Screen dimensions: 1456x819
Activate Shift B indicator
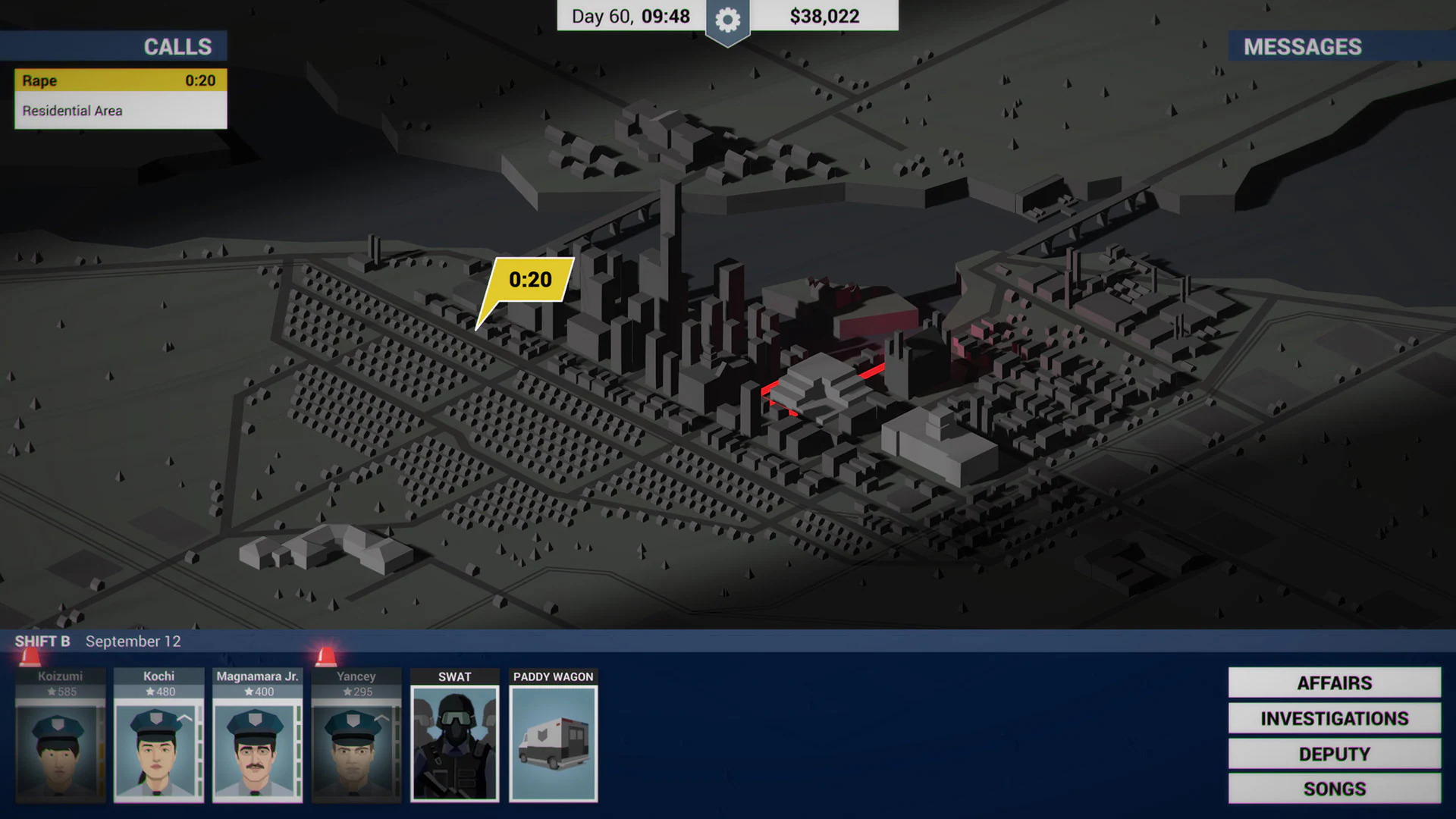pyautogui.click(x=42, y=641)
